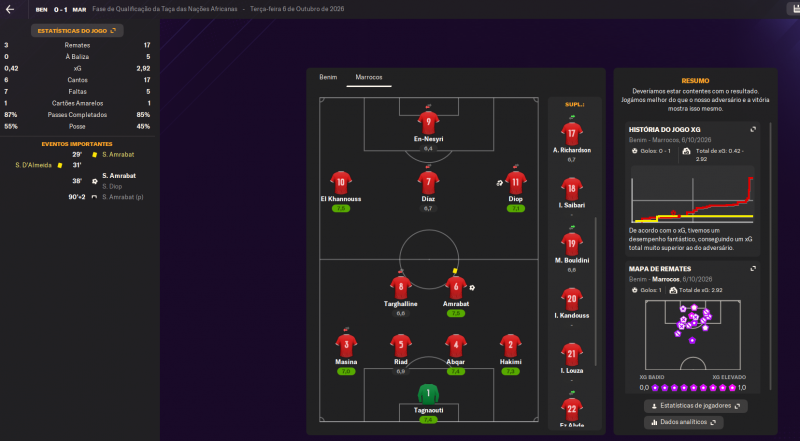The height and width of the screenshot is (441, 800).
Task: Expand the História do Jogo xG panel
Action: pyautogui.click(x=751, y=129)
